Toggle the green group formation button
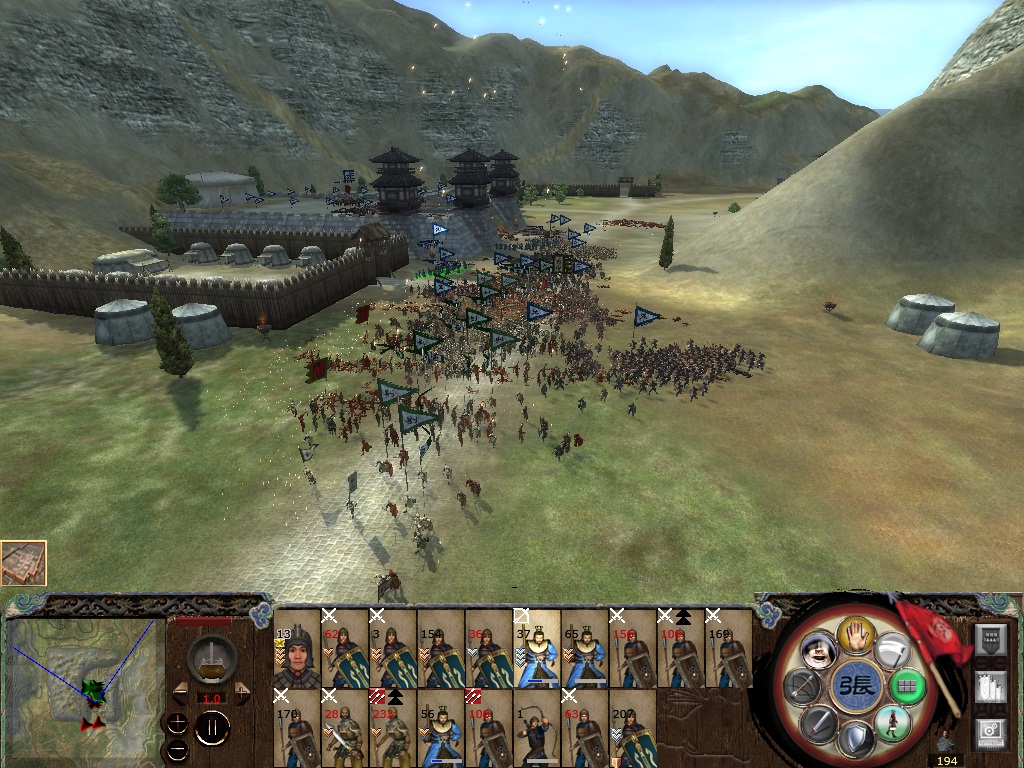This screenshot has width=1024, height=768. click(x=909, y=686)
